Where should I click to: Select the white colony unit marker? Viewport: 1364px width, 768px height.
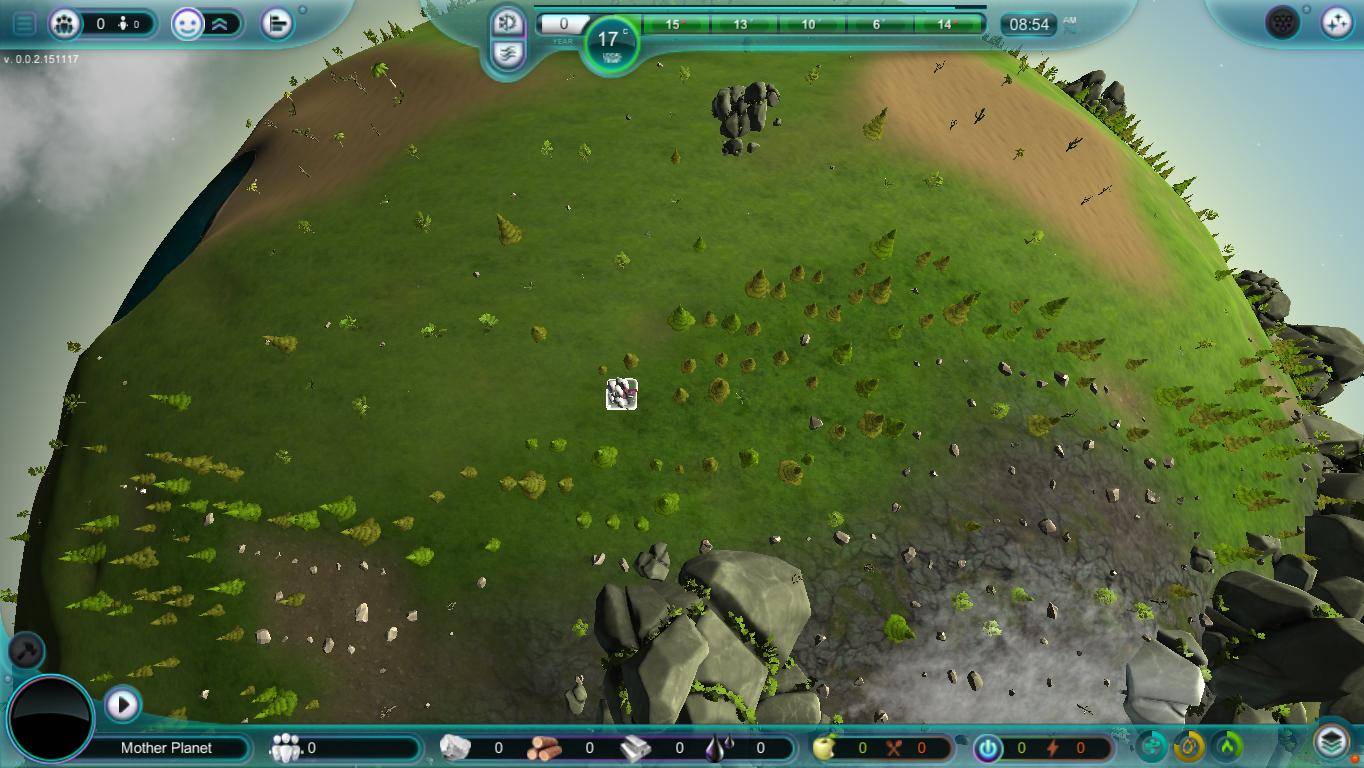[621, 394]
